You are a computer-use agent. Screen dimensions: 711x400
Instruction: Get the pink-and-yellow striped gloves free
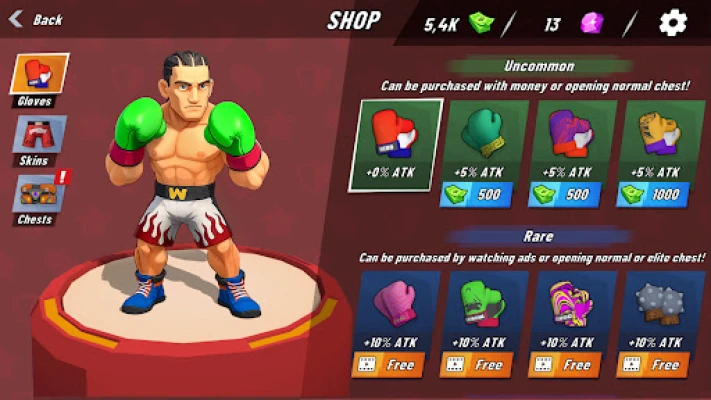click(x=573, y=365)
